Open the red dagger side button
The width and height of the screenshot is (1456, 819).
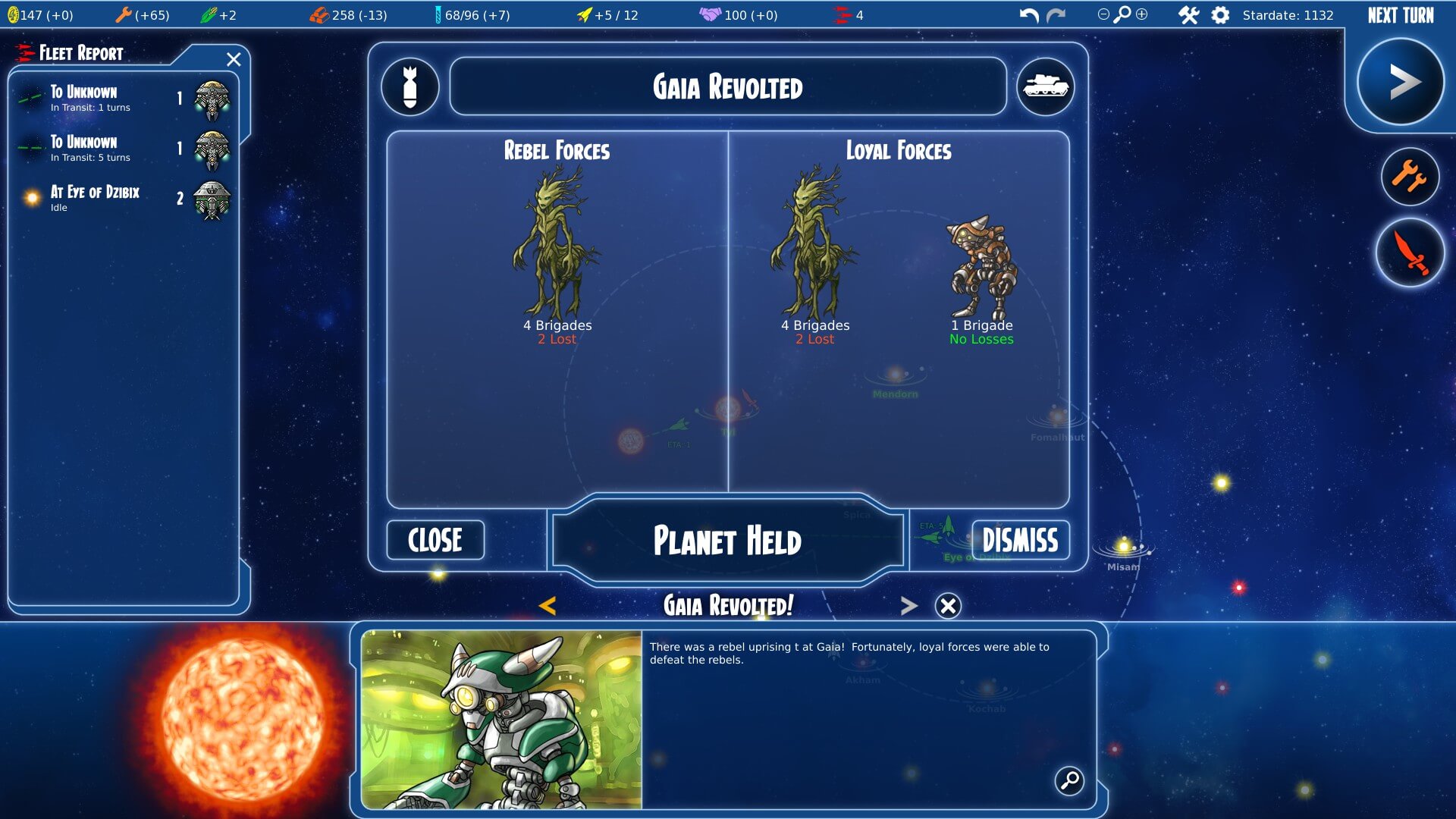(x=1410, y=253)
